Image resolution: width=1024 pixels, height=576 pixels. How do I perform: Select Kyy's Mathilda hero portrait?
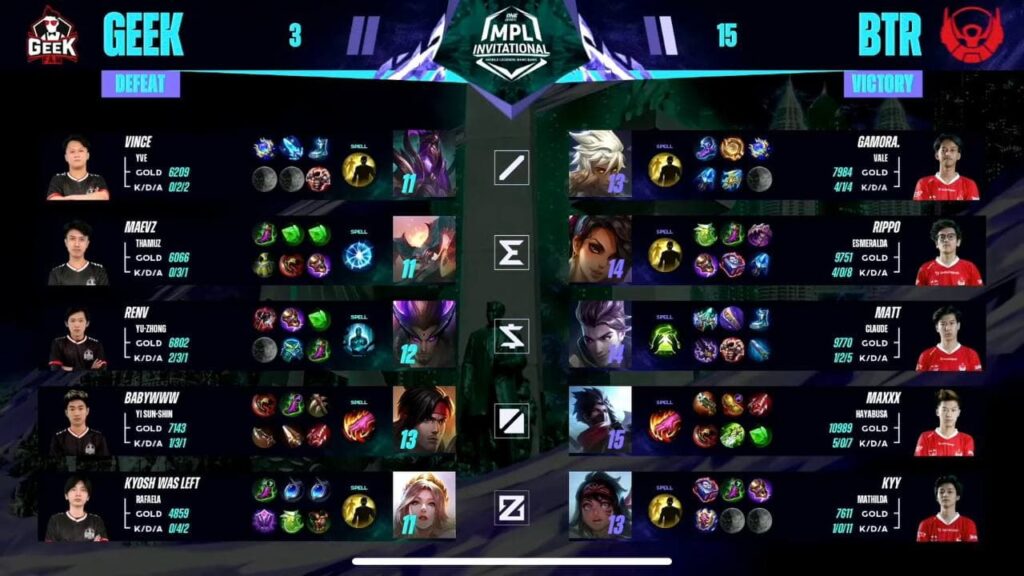[600, 505]
